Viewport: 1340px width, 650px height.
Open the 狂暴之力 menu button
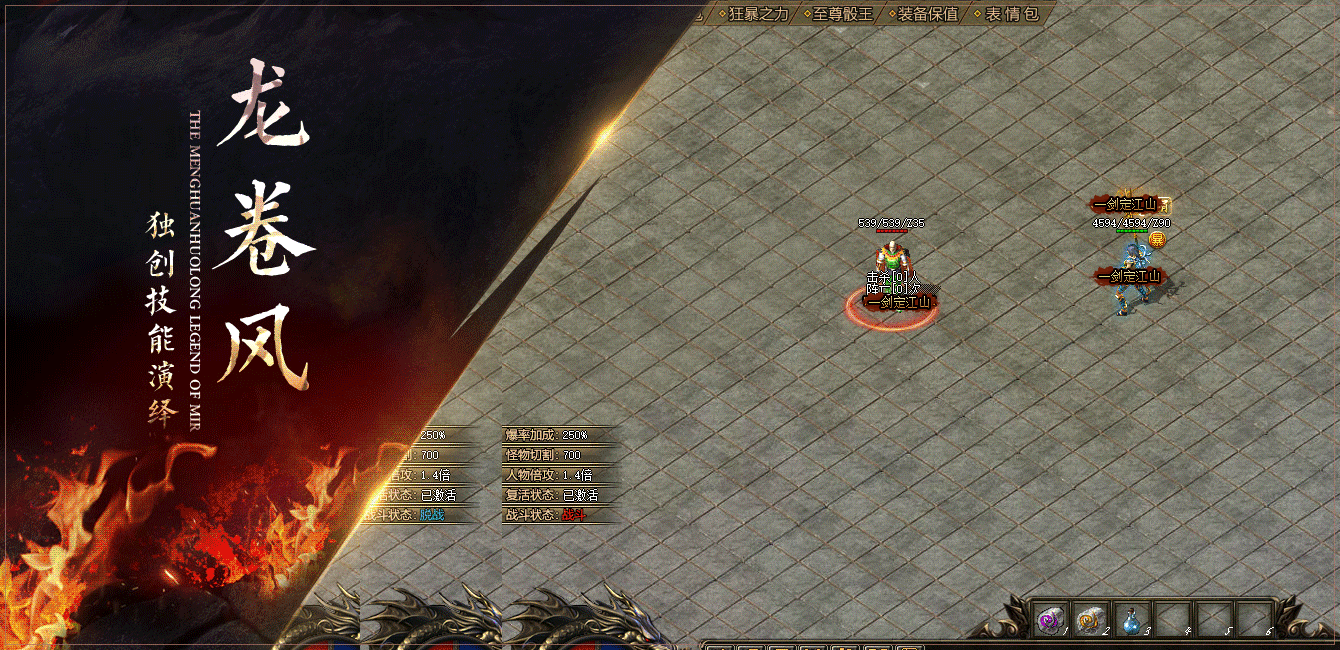click(759, 14)
